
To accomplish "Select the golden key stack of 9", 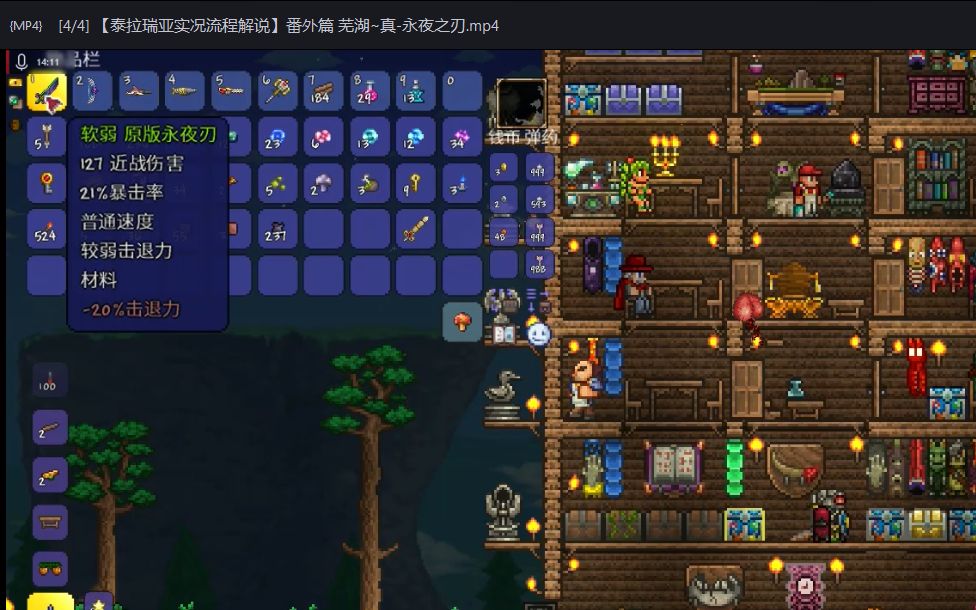I will [416, 183].
